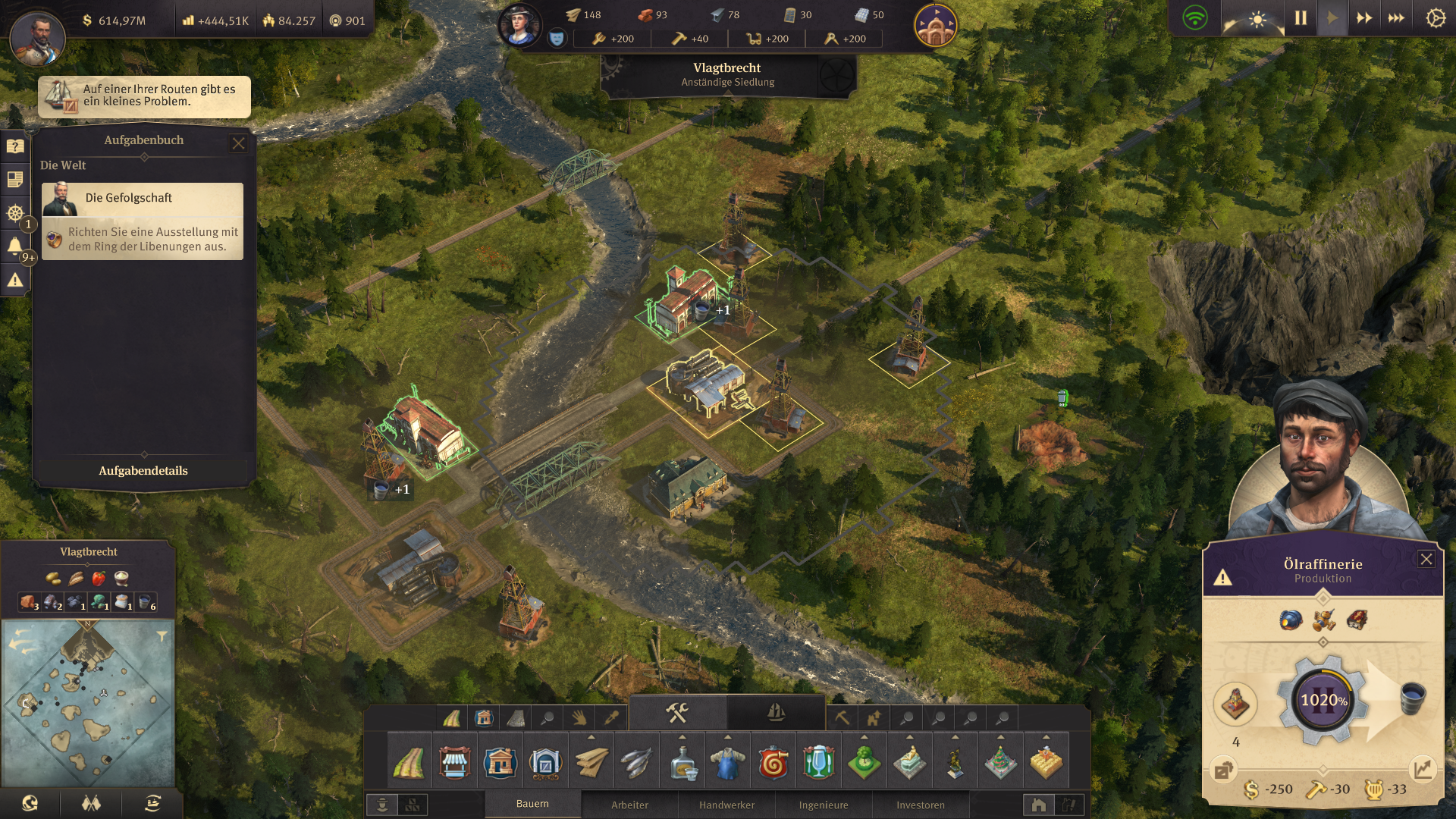The width and height of the screenshot is (1456, 819).
Task: Select the fire station hose icon
Action: tap(773, 762)
